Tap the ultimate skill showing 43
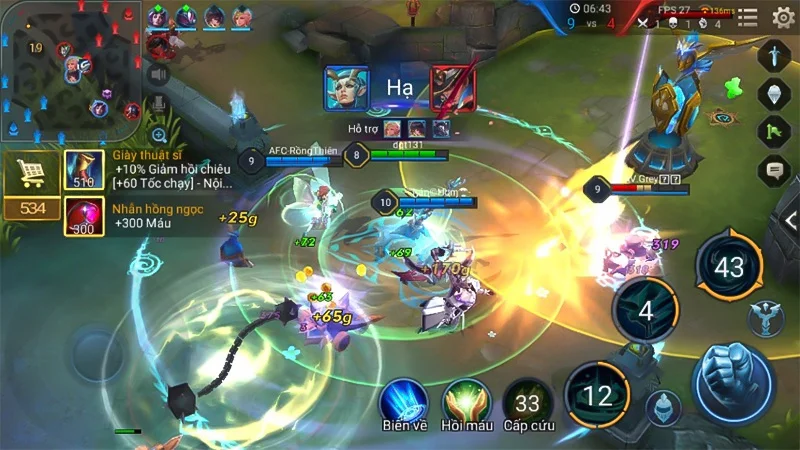This screenshot has height=450, width=800. tap(729, 267)
